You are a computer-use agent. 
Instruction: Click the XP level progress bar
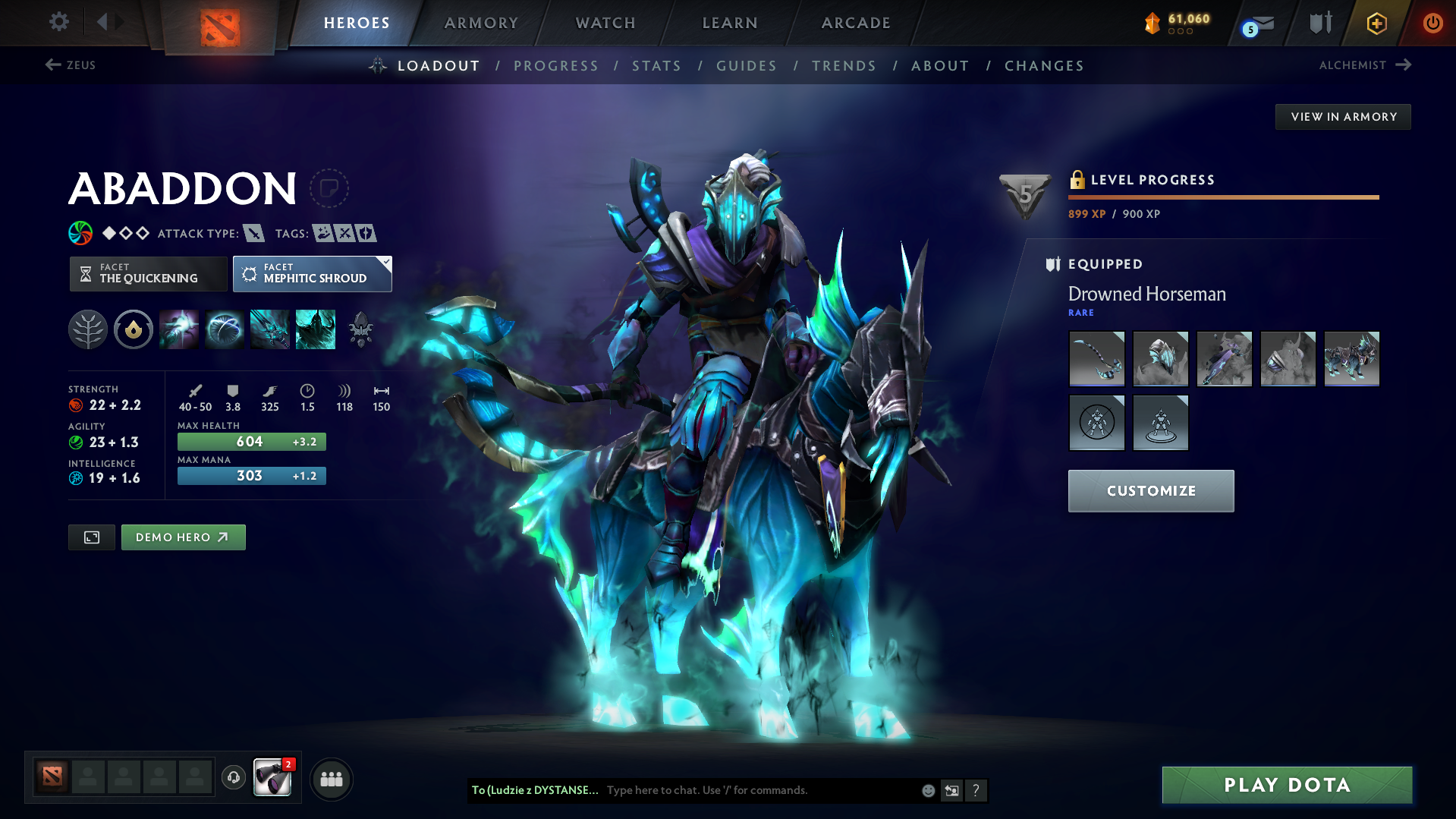pos(1223,197)
